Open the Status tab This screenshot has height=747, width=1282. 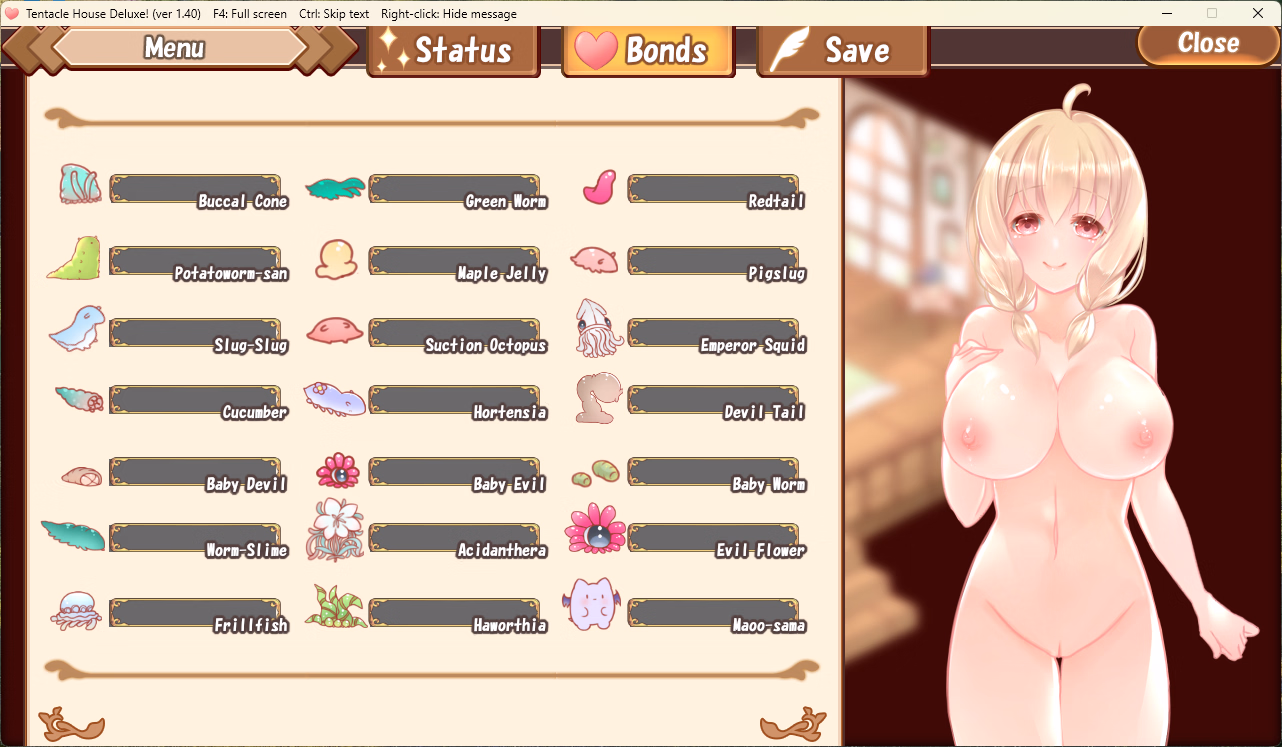click(x=453, y=50)
